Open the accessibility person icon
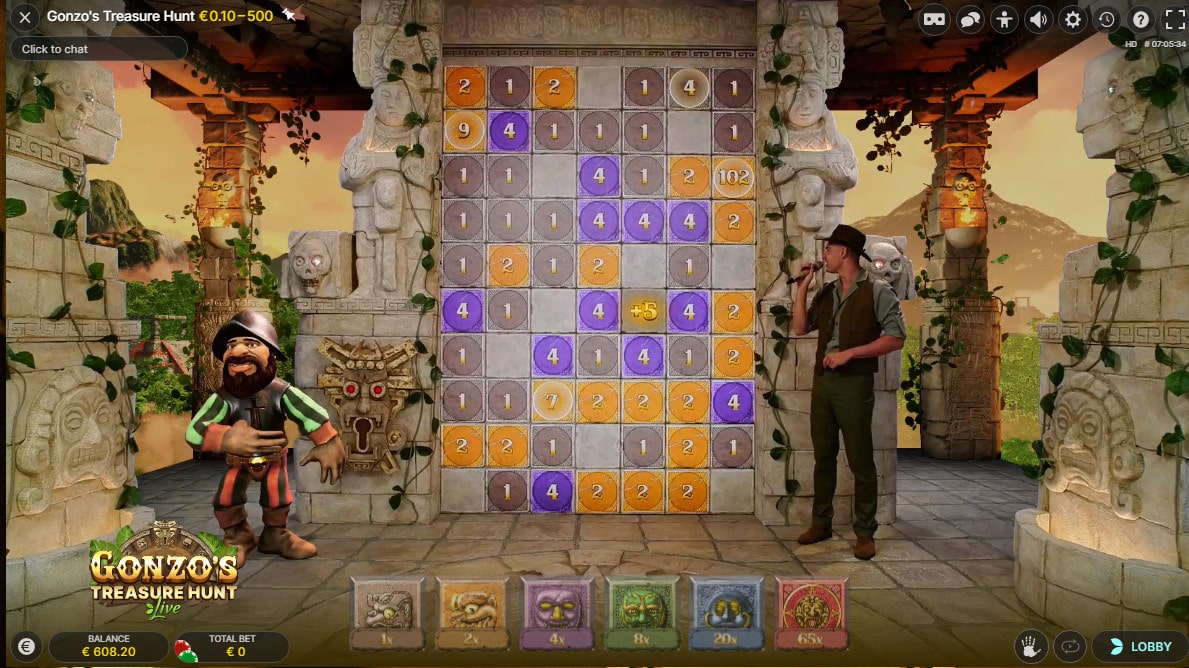1189x668 pixels. (x=1005, y=19)
